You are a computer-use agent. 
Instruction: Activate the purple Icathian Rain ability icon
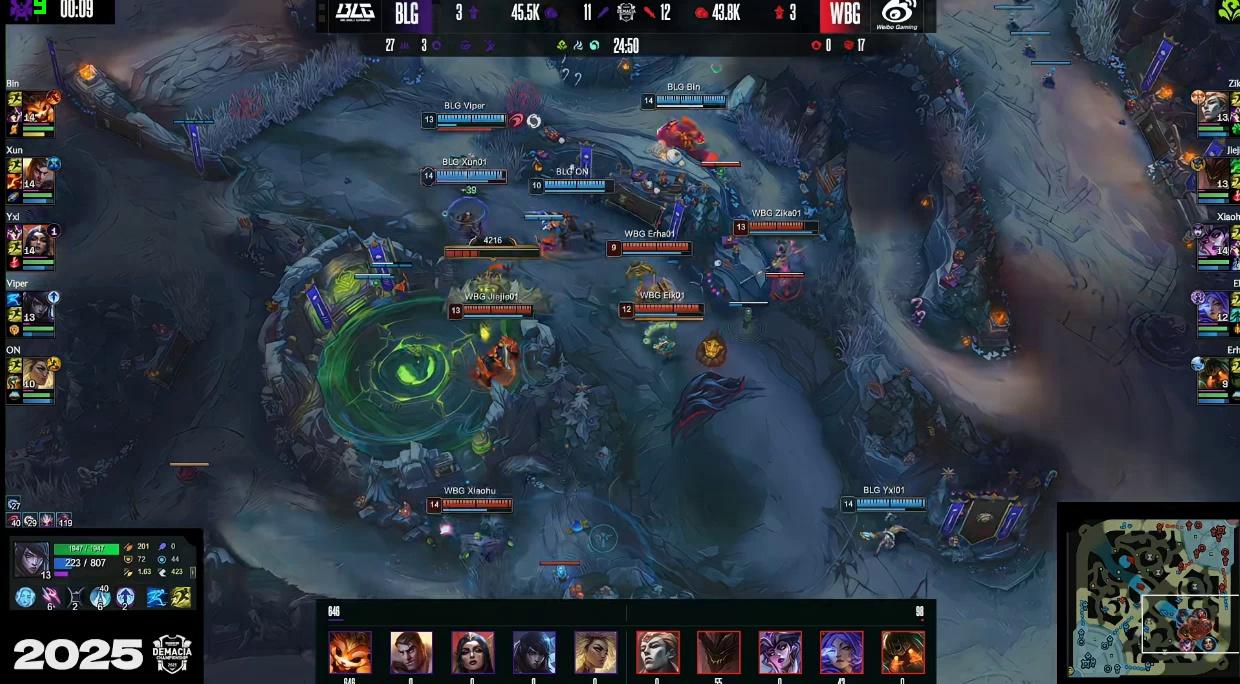tap(51, 597)
